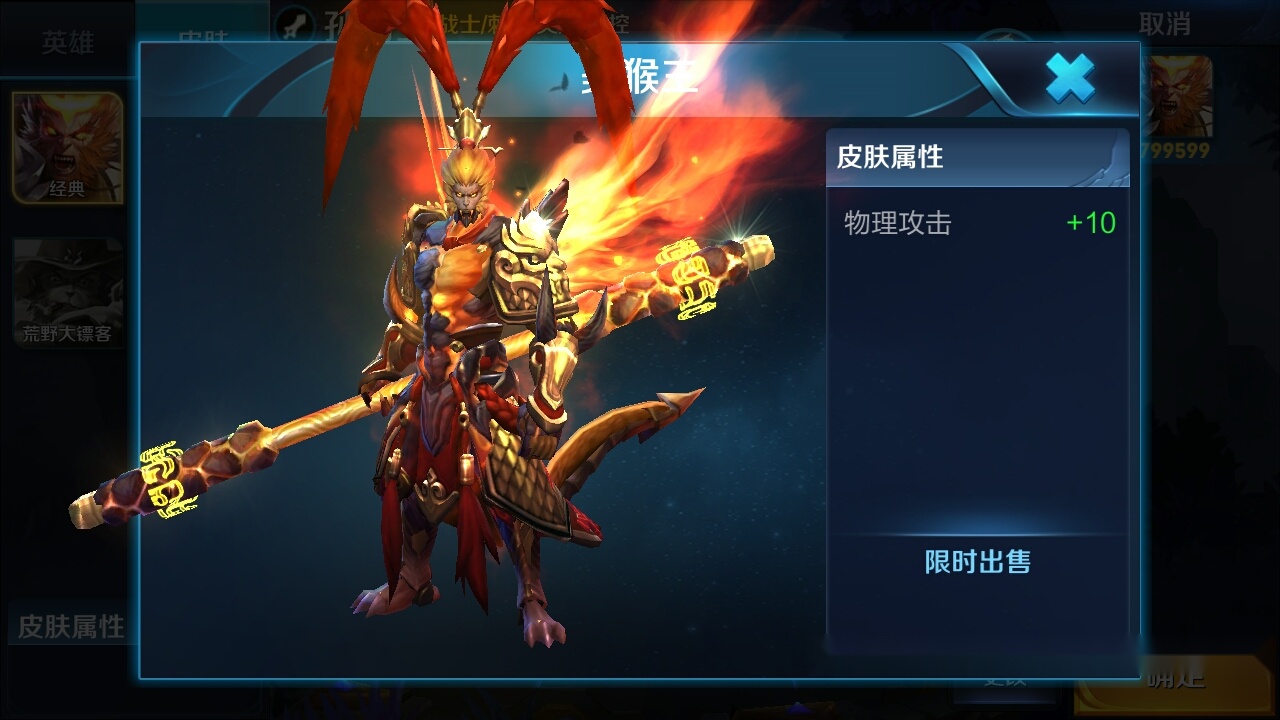Open the 英雄 hero tab
The height and width of the screenshot is (720, 1280).
[68, 42]
